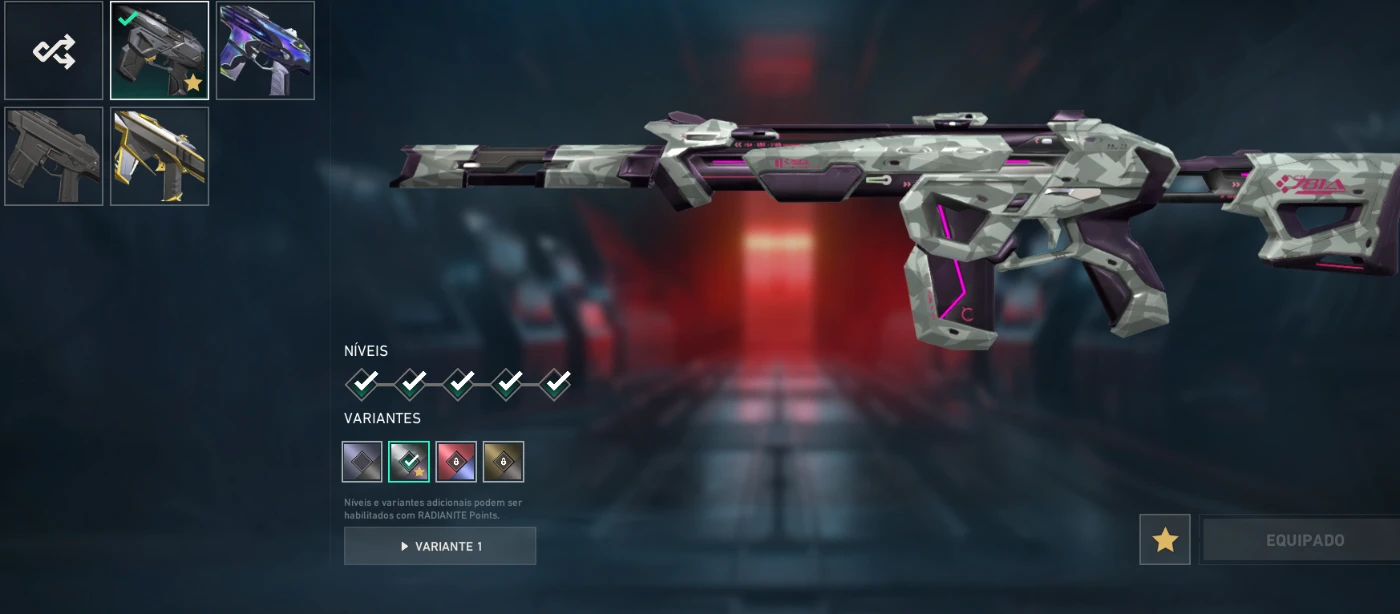Choose the green checked variant swatch
Screen dimensions: 1400x614
point(409,462)
